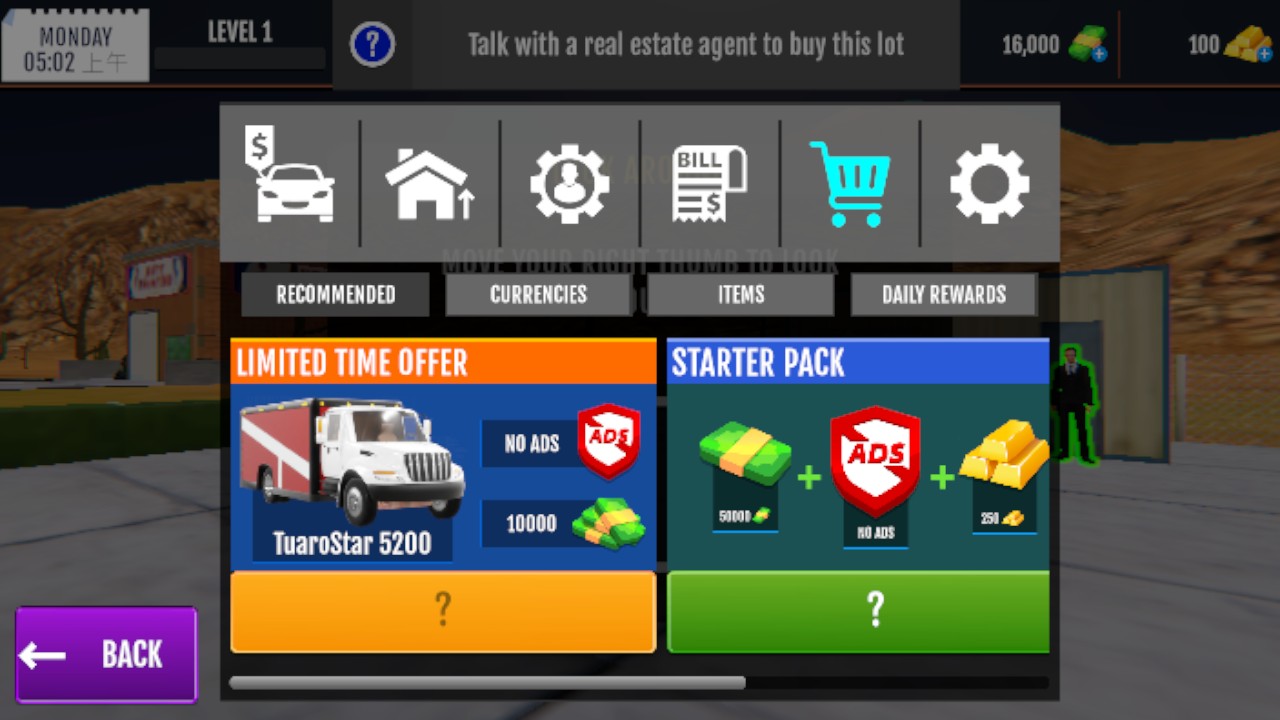This screenshot has width=1280, height=720.
Task: Add more gold via the gold bars icon
Action: click(1248, 44)
